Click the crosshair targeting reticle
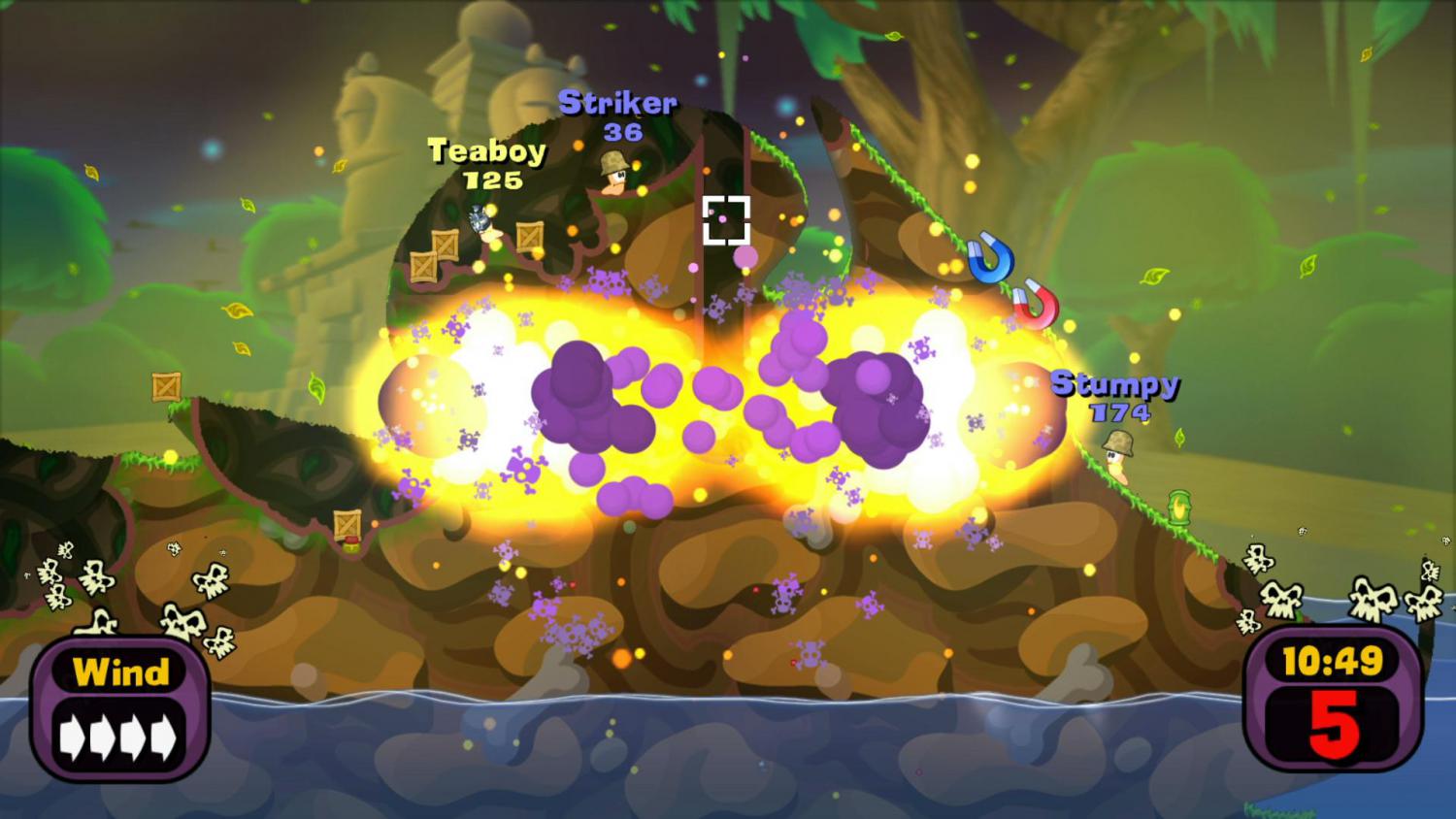The width and height of the screenshot is (1456, 819). 727,218
